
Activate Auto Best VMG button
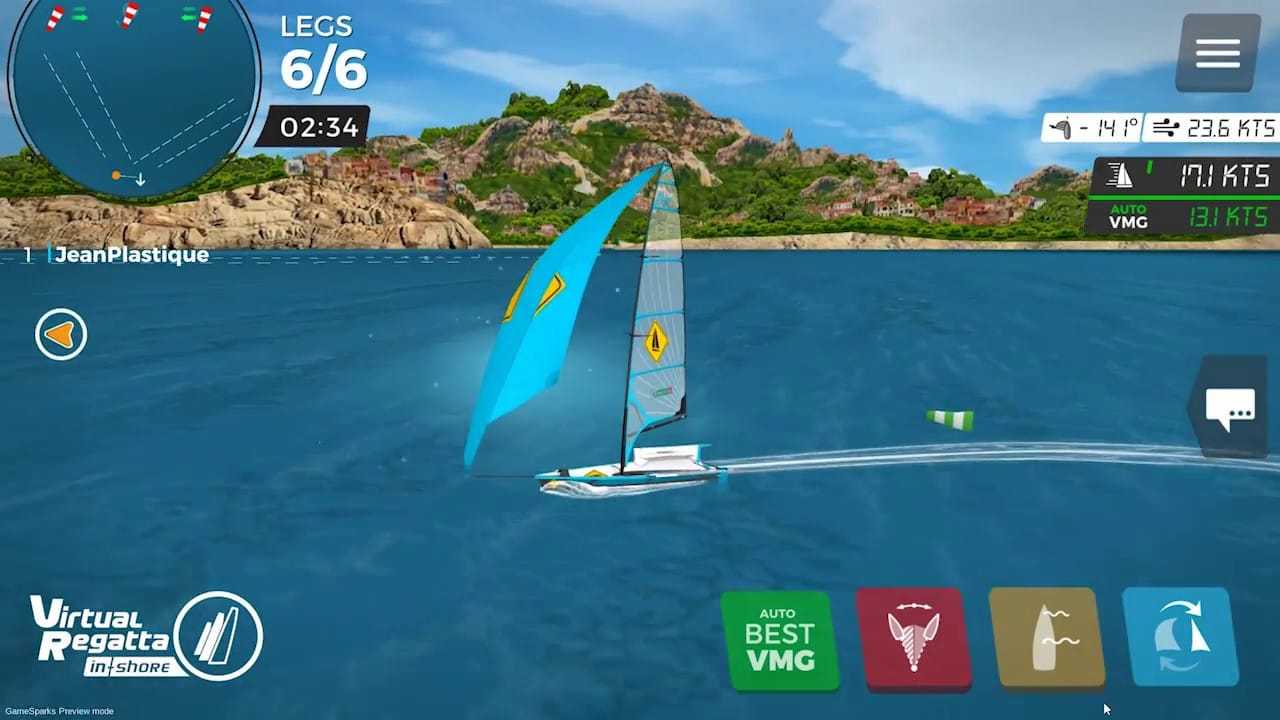(x=779, y=641)
